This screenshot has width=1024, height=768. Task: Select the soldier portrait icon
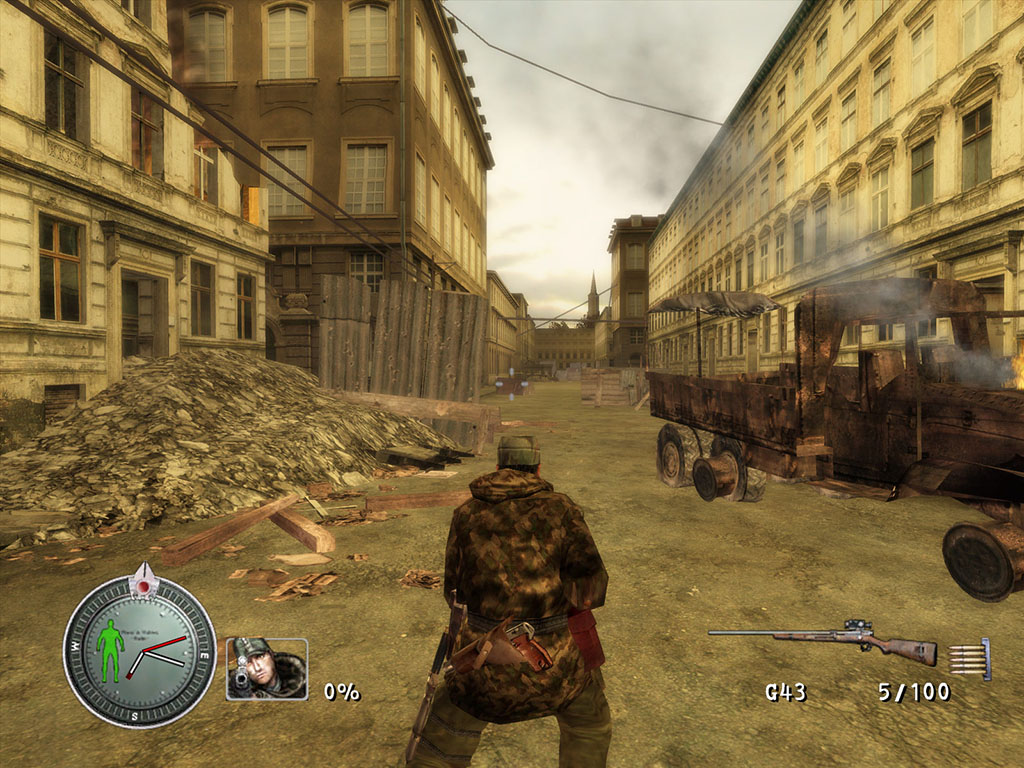267,668
